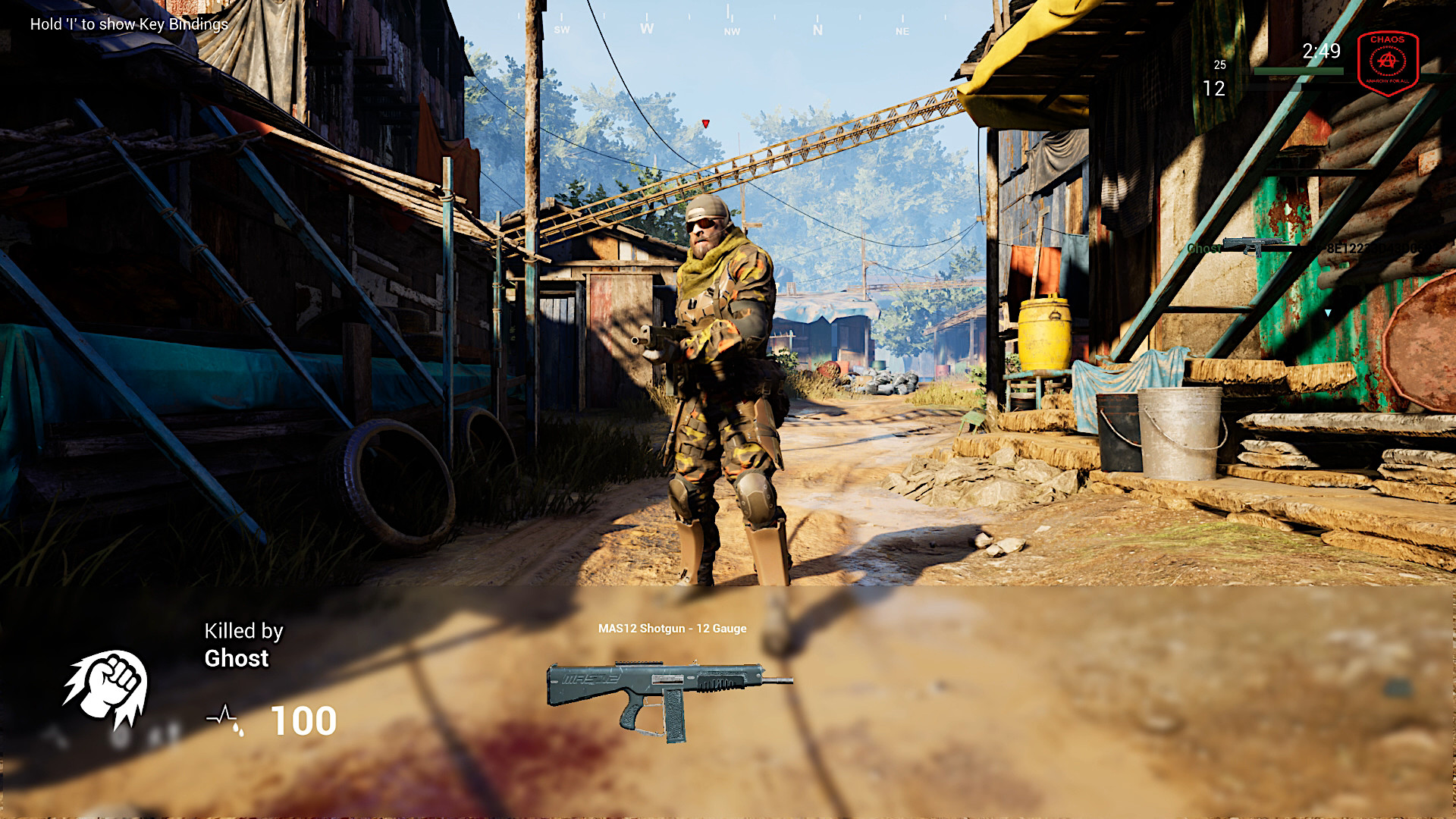Expand the MAS12 Shotgun - 12 Gauge label
The height and width of the screenshot is (819, 1456).
point(672,629)
